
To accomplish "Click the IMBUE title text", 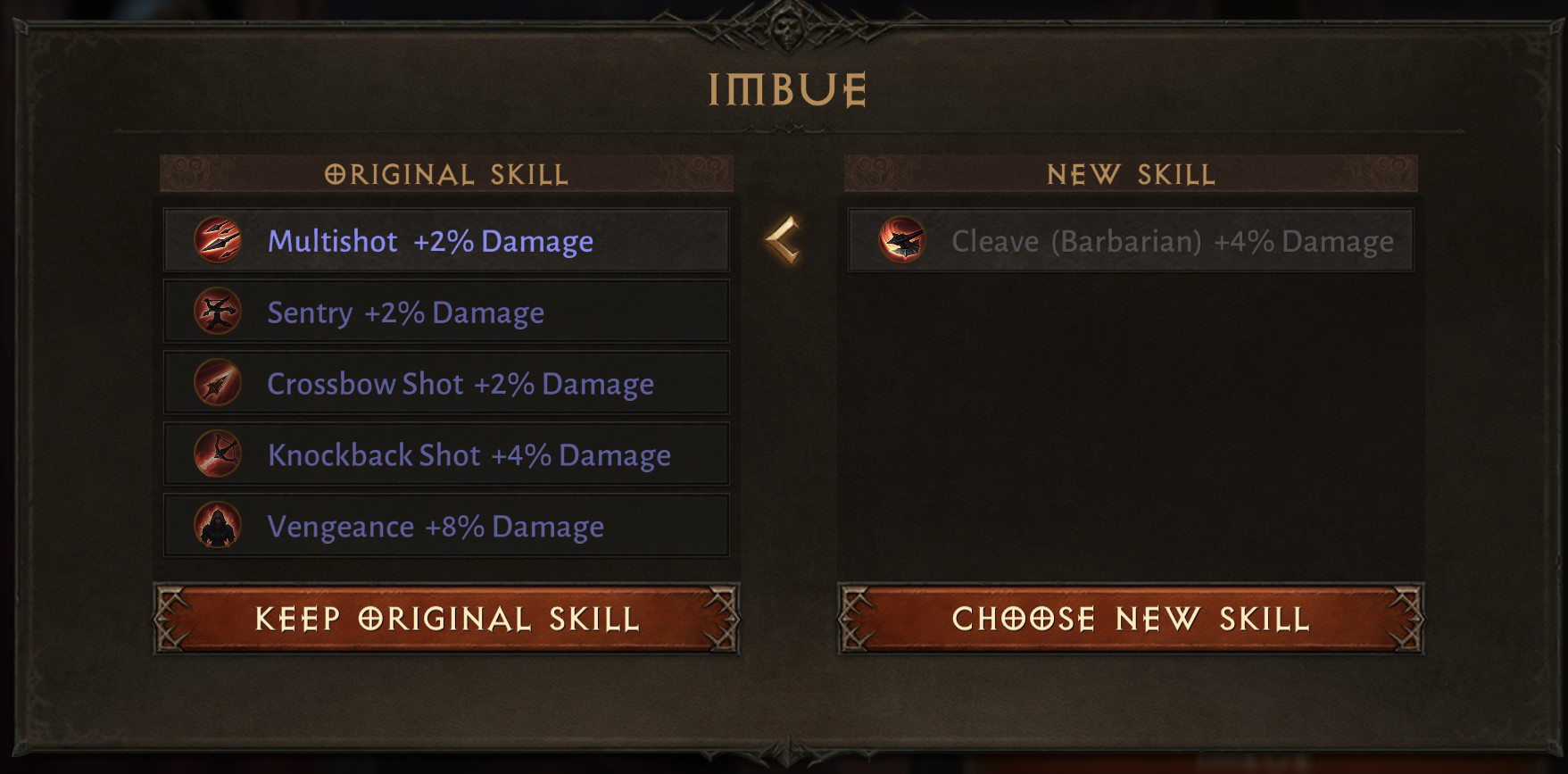I will 784,87.
